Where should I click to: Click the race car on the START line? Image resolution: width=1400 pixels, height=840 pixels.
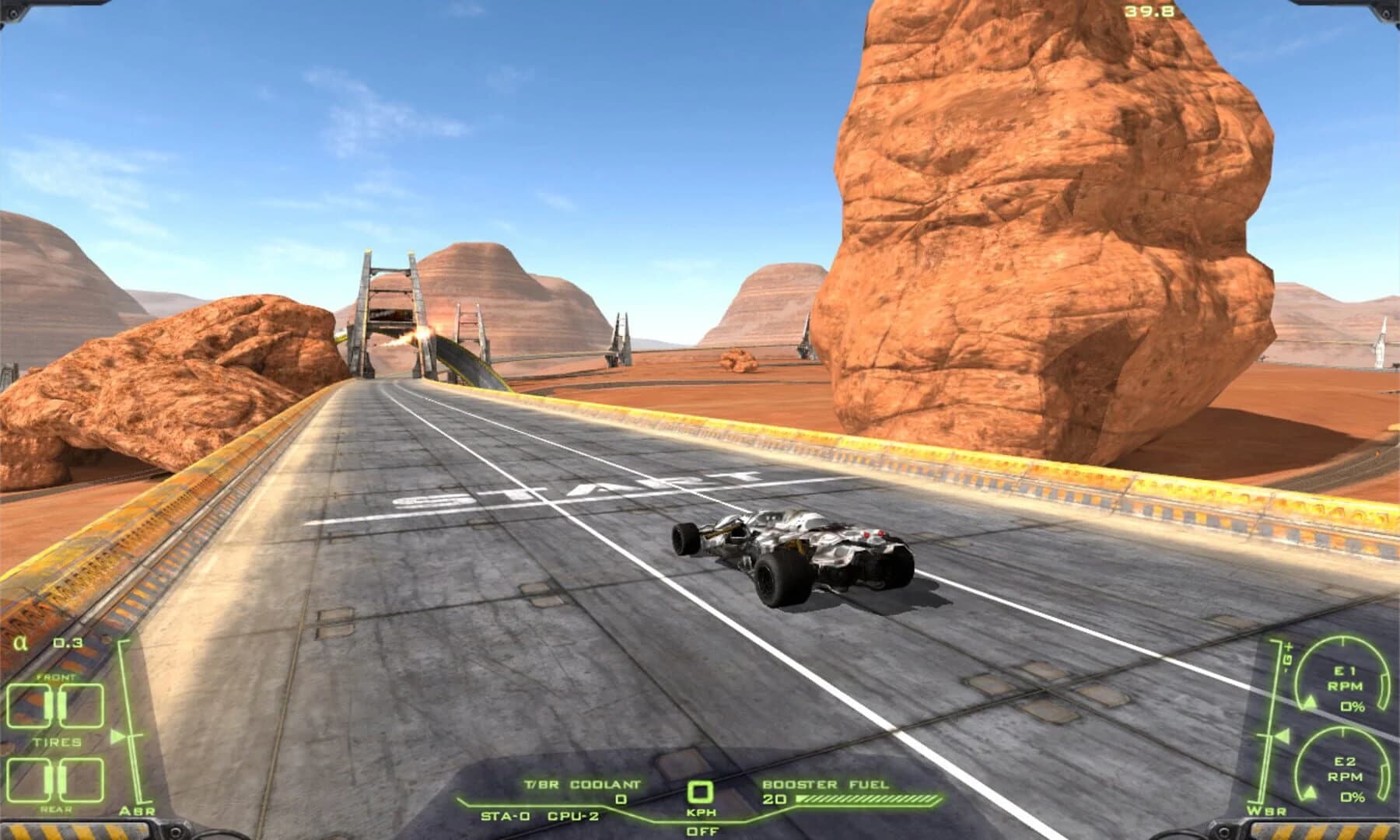[x=793, y=552]
